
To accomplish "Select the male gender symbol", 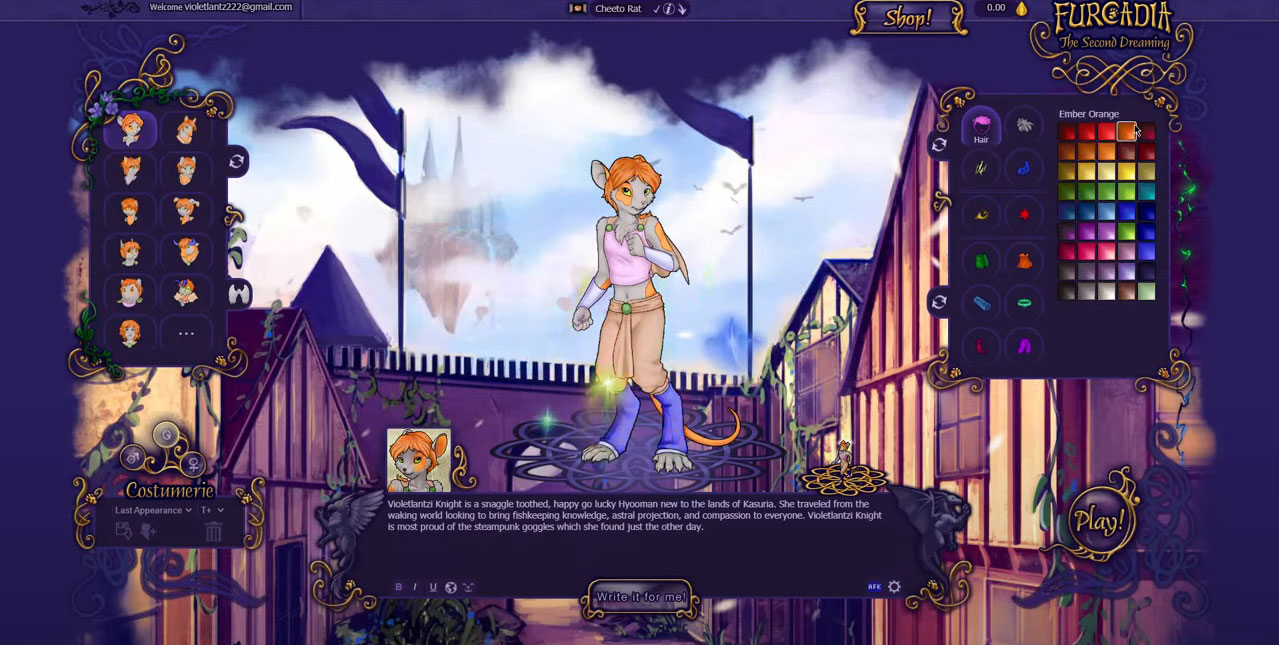I will (131, 458).
